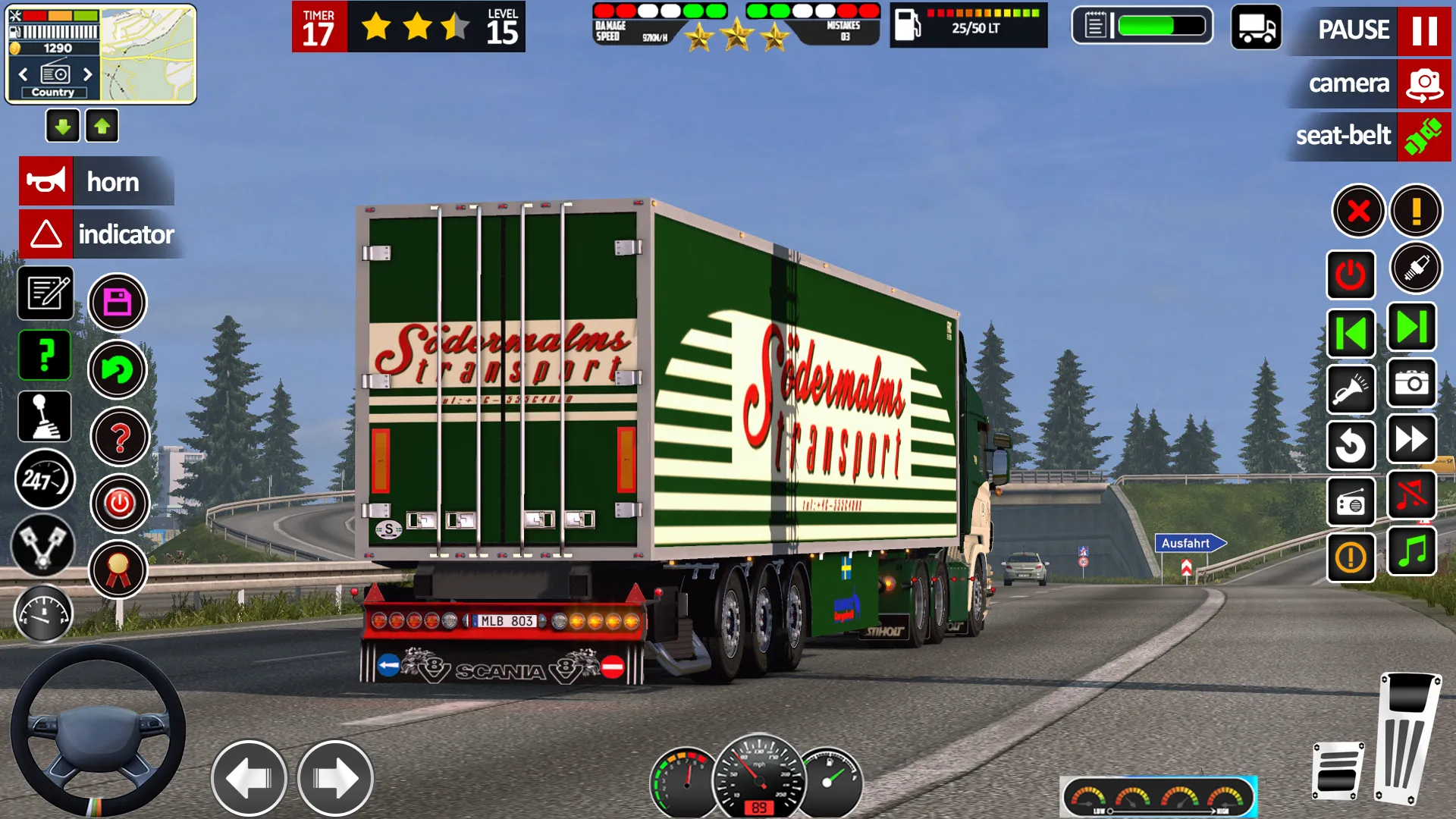
Task: Mute the music with crossed-note icon
Action: pos(1411,494)
